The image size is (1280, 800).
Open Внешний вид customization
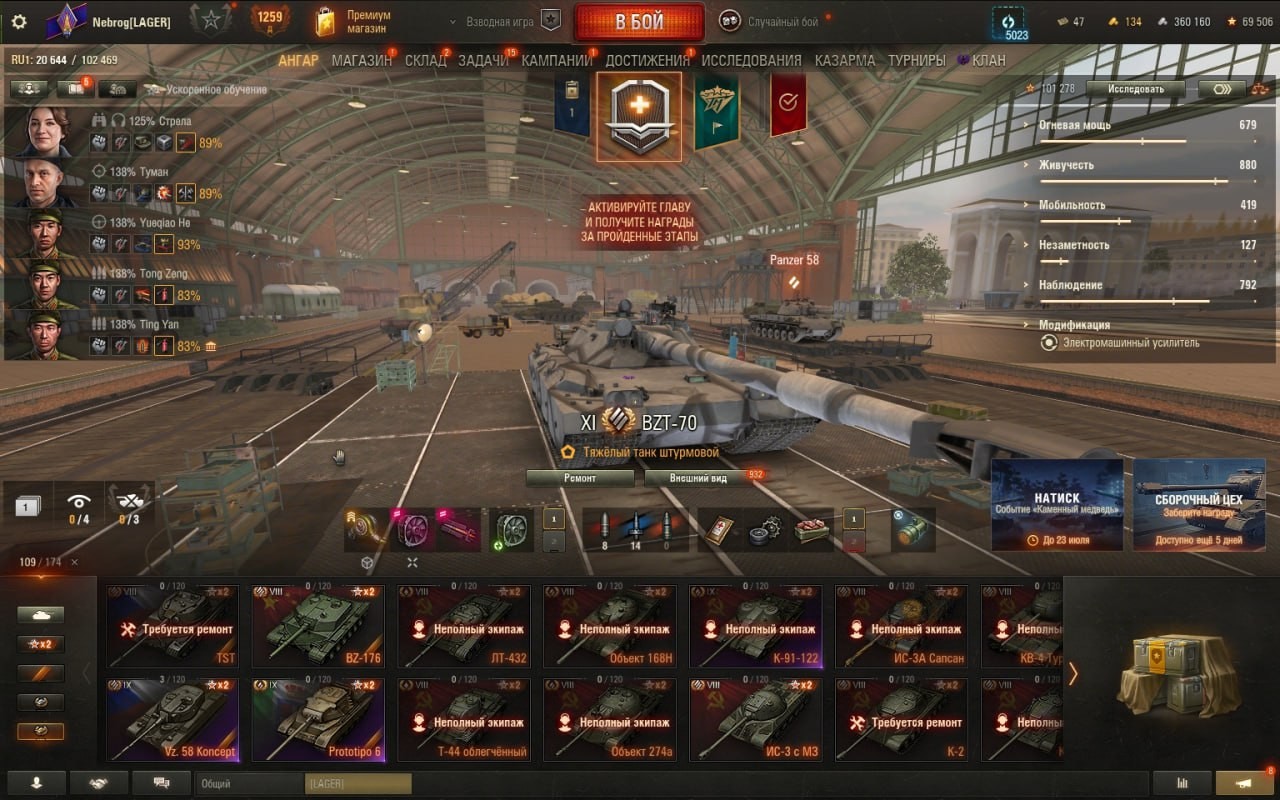click(x=699, y=478)
